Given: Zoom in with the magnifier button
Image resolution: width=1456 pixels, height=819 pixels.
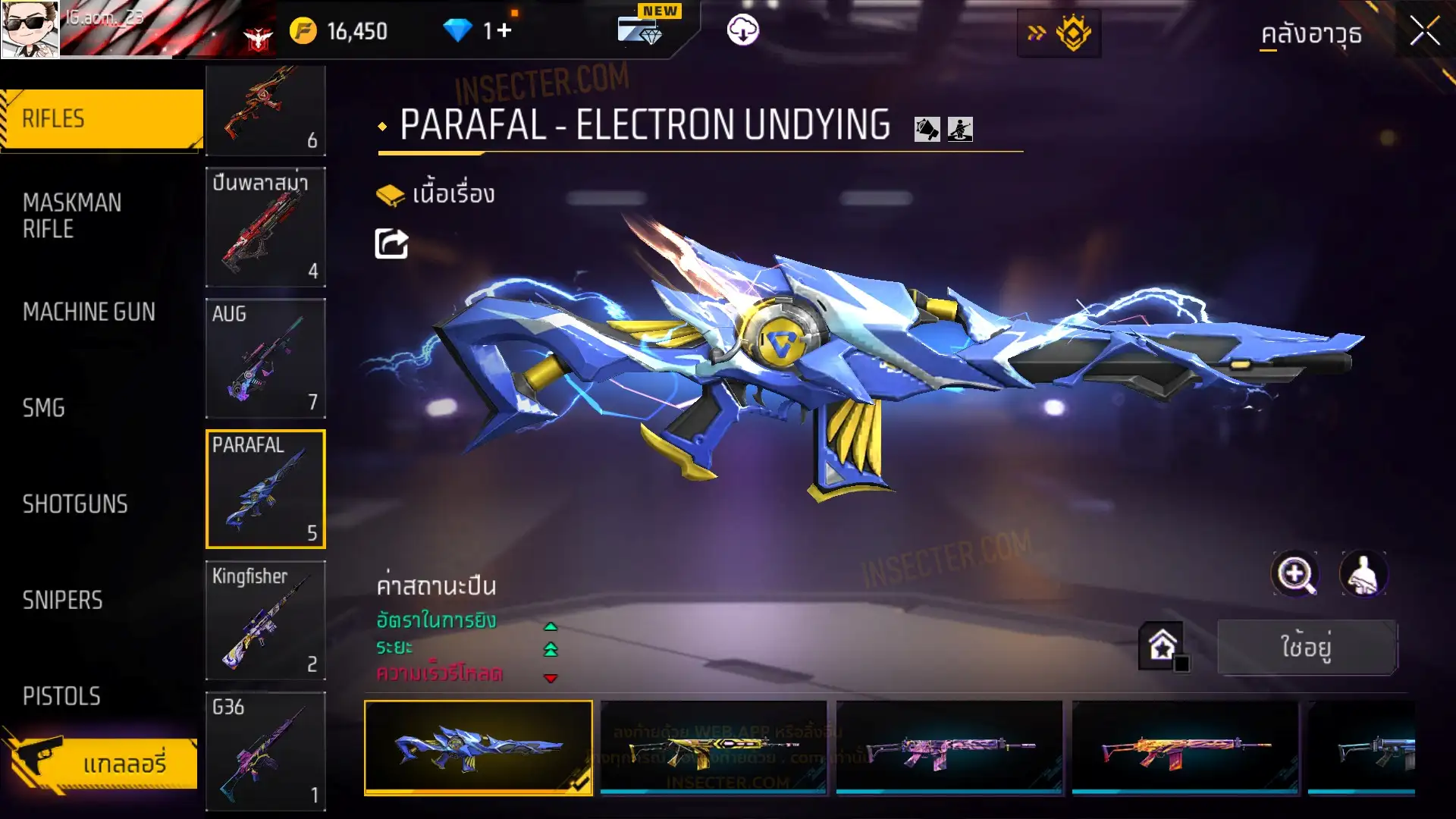Looking at the screenshot, I should pos(1294,574).
